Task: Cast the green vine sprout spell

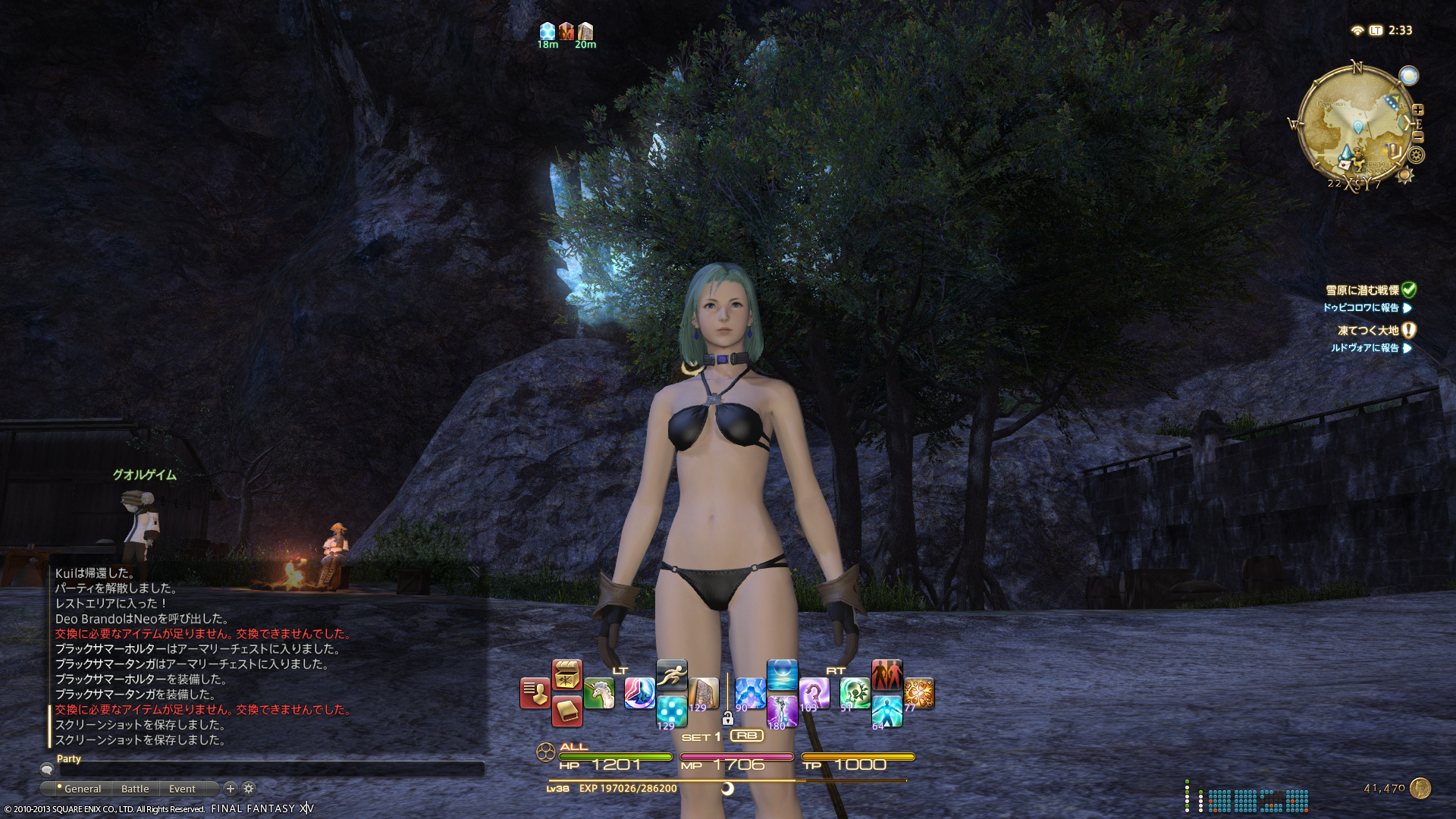Action: coord(855,693)
